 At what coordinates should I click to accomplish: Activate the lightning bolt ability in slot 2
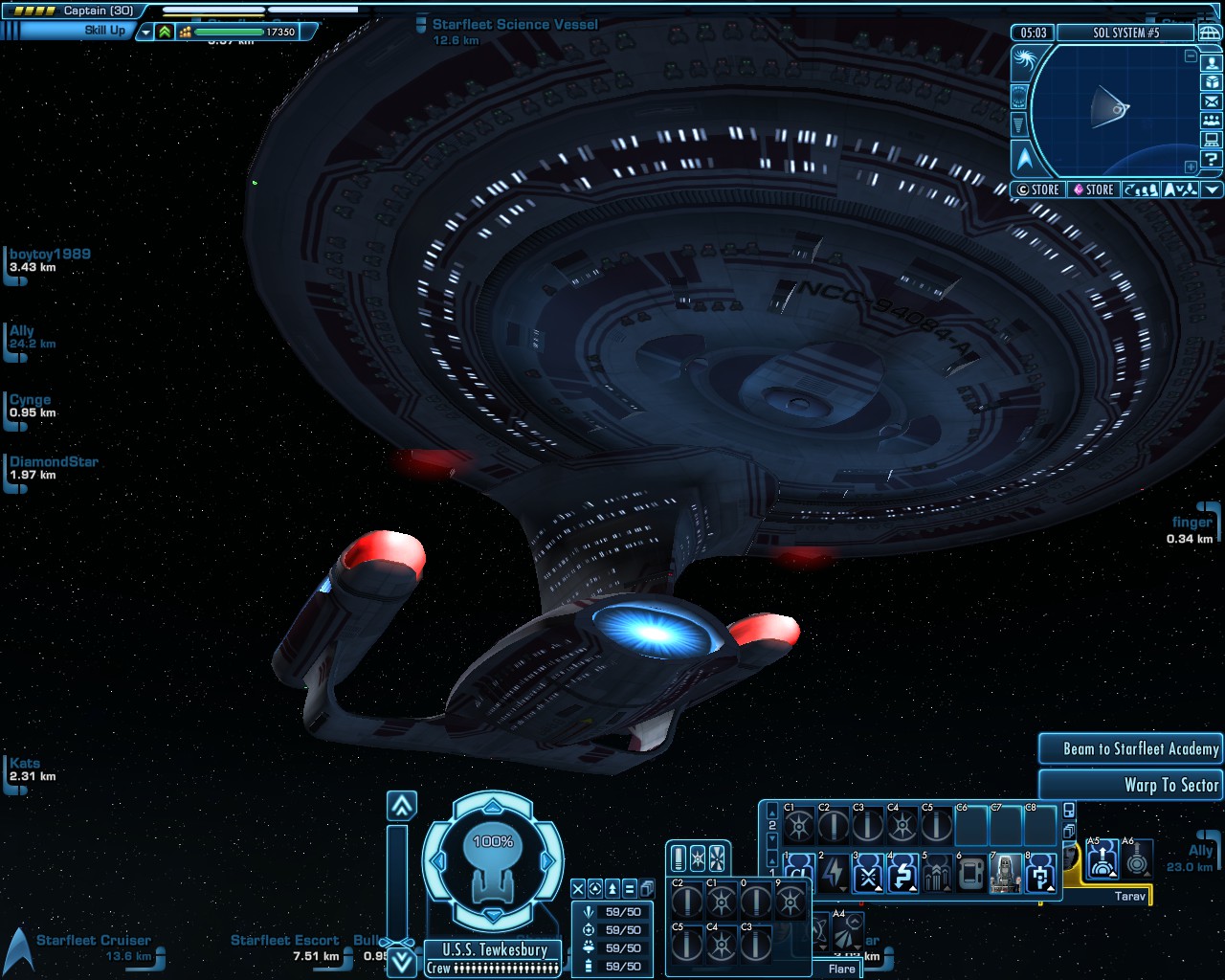coord(833,874)
